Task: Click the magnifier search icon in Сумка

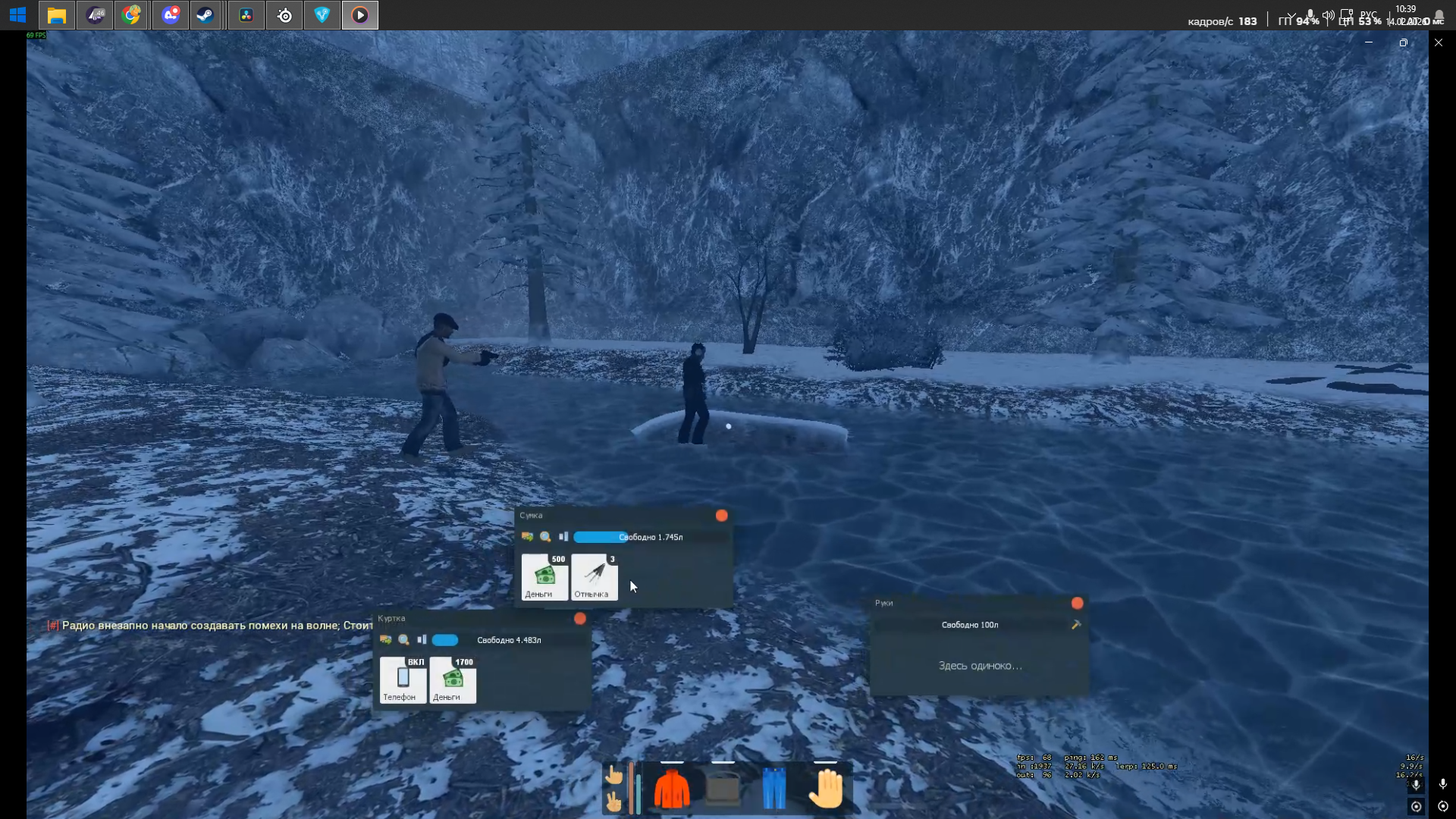Action: click(x=545, y=537)
